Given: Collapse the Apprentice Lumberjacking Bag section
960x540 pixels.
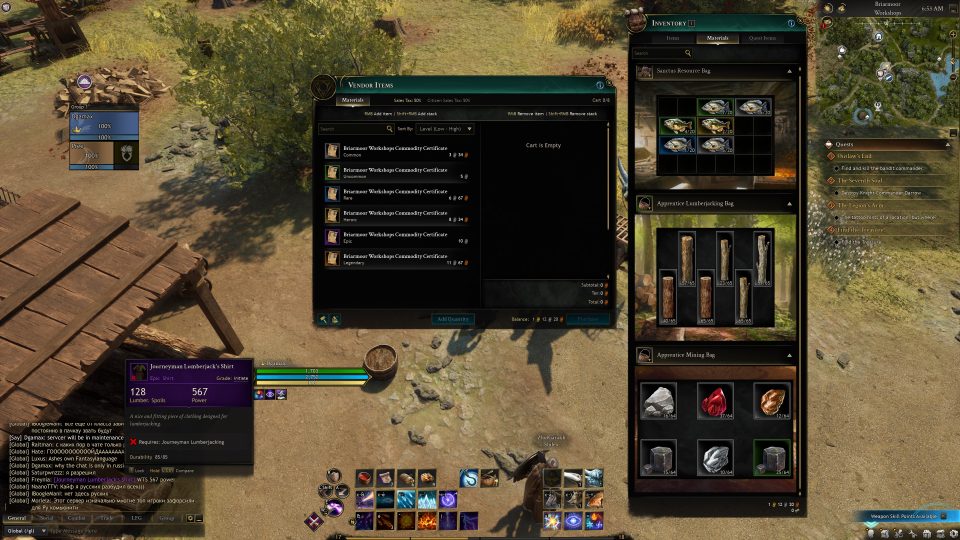Looking at the screenshot, I should (790, 203).
